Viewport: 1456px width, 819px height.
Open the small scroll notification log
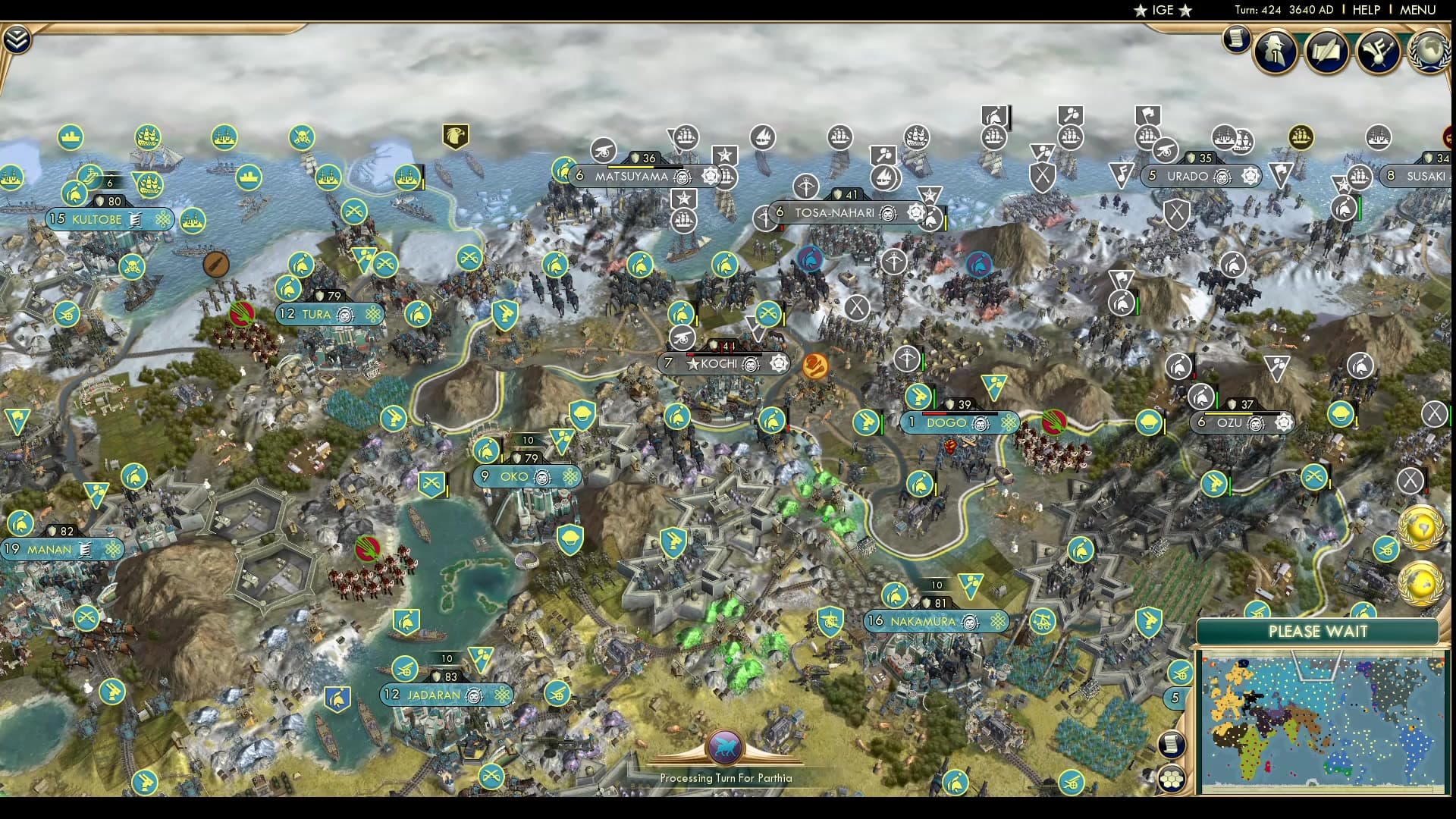point(1236,39)
